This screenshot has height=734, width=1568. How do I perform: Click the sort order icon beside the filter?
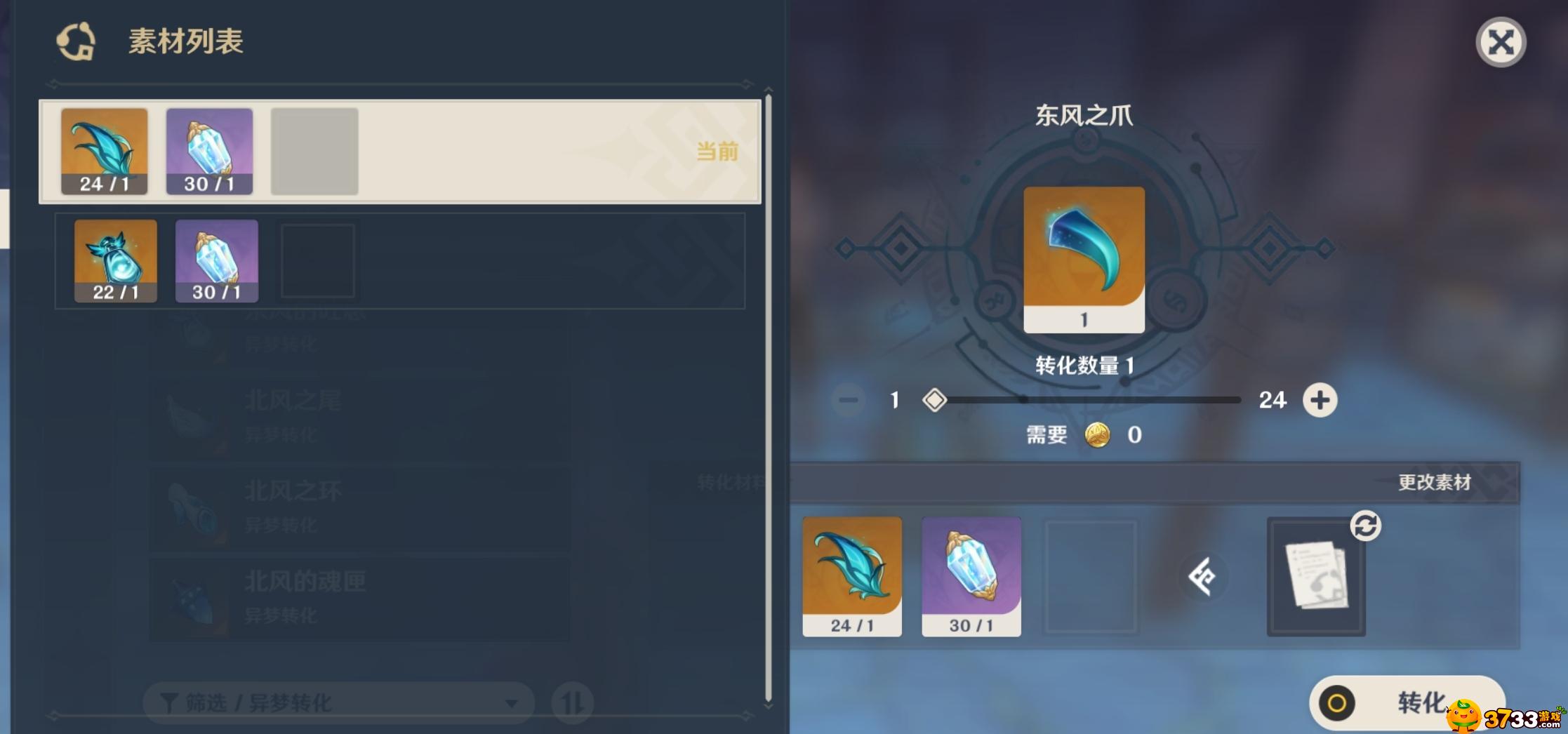click(x=572, y=702)
